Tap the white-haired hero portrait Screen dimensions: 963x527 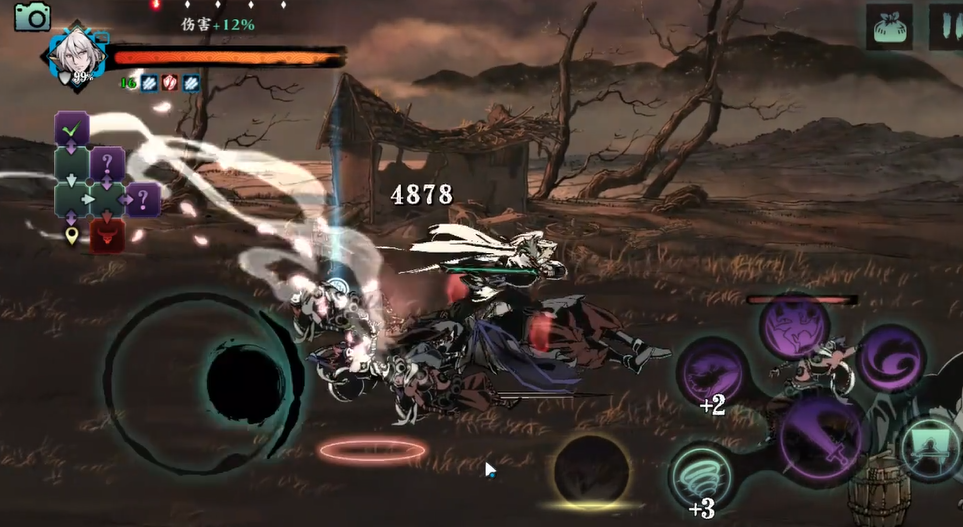point(74,56)
